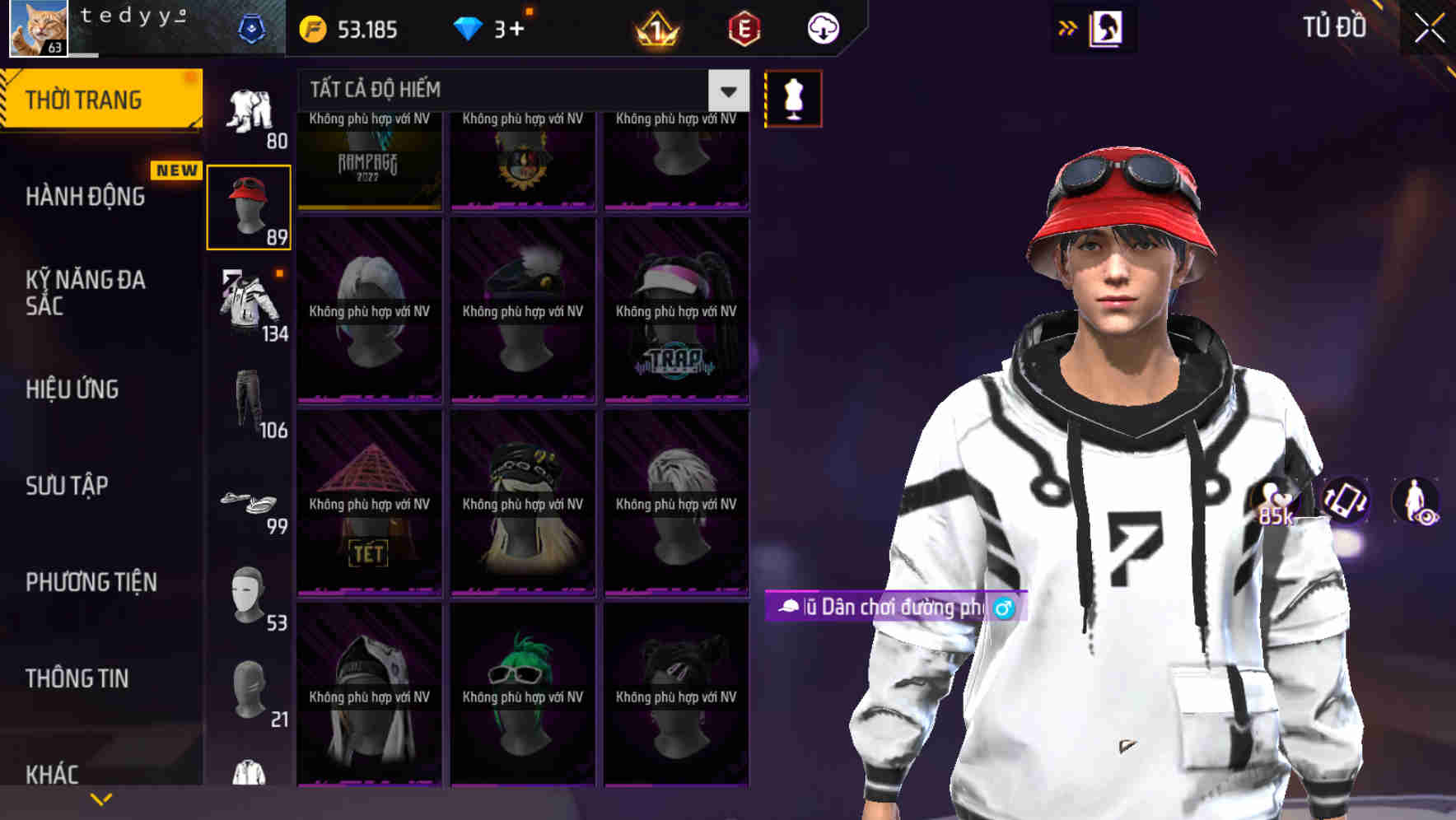The height and width of the screenshot is (820, 1456).
Task: Select the red bucket hat category icon
Action: tap(249, 205)
